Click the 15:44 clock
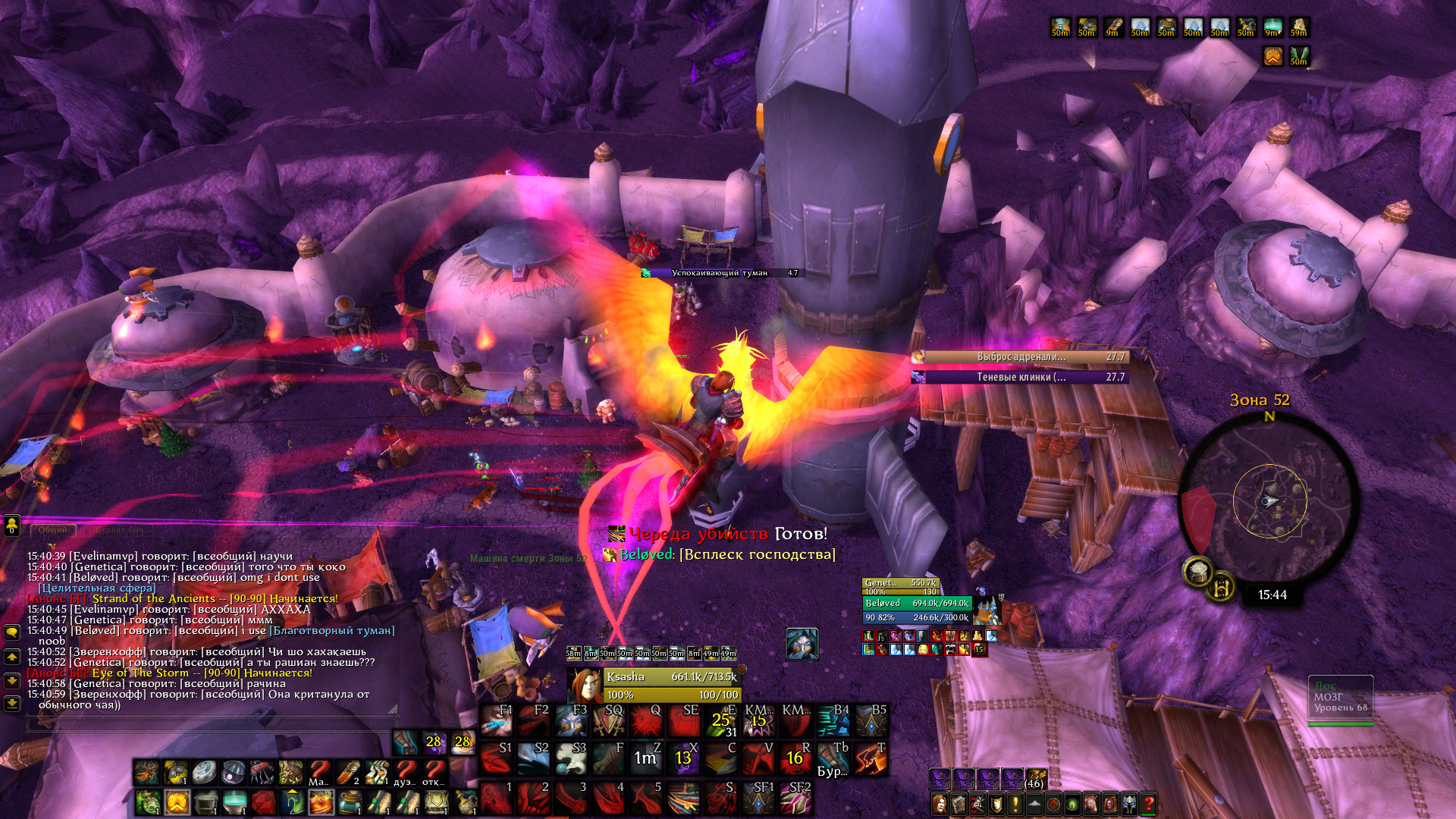 coord(1272,595)
